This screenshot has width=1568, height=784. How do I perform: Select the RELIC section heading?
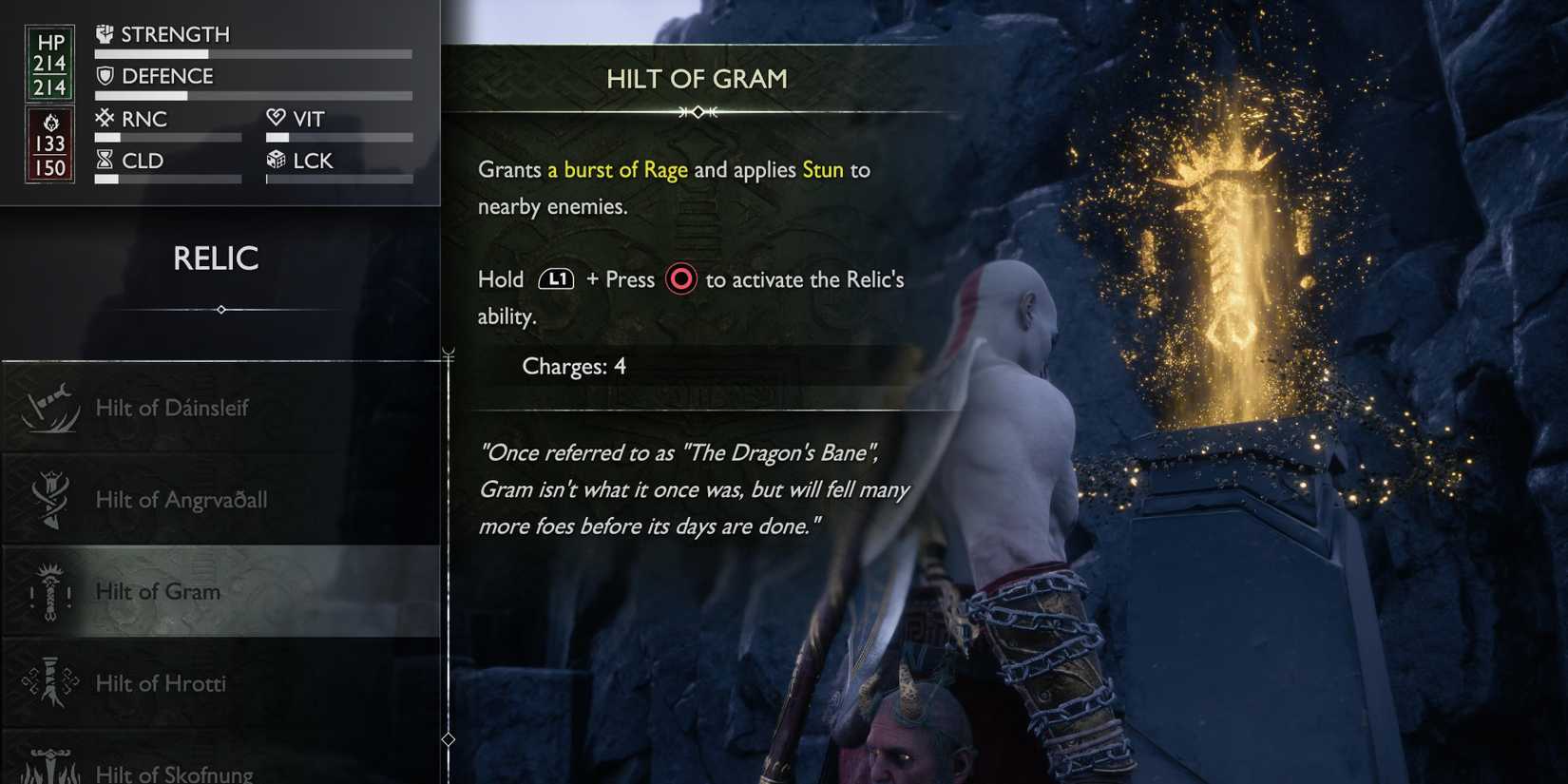click(x=217, y=258)
